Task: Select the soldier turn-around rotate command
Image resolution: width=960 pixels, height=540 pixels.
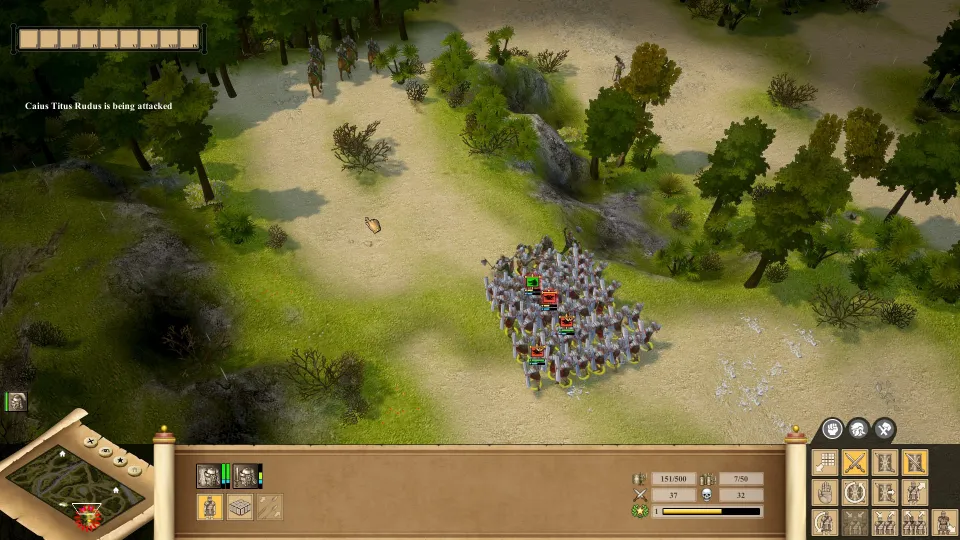Action: coord(825,522)
